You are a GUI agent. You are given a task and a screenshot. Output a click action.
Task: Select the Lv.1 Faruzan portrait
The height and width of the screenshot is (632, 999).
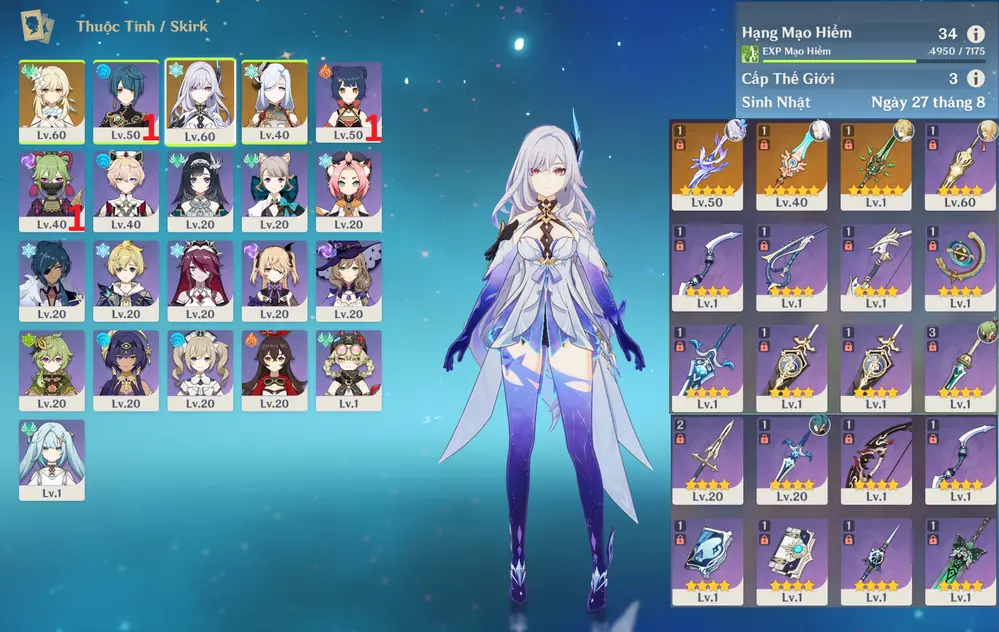(x=52, y=459)
